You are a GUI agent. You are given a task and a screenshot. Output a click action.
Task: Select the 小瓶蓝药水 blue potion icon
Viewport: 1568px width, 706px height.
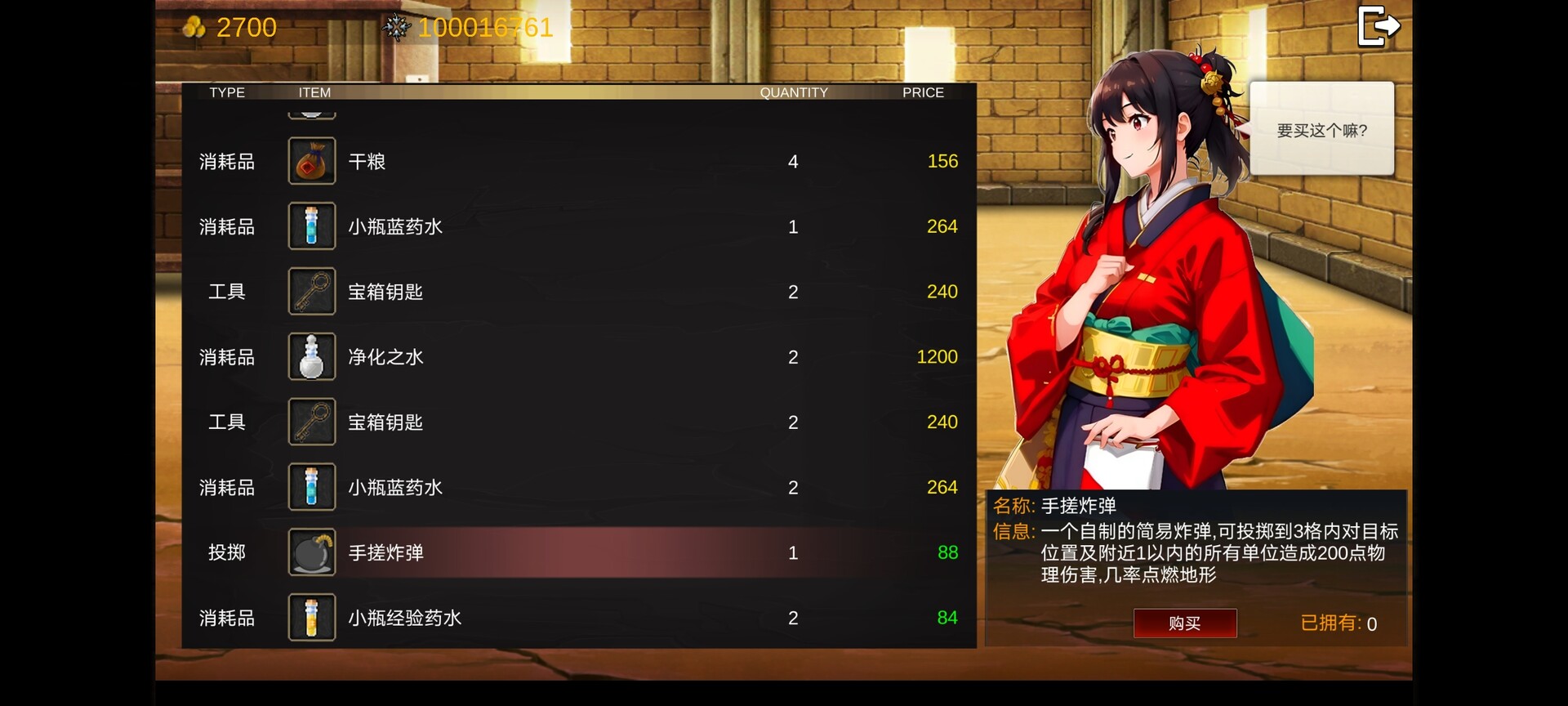pos(311,226)
